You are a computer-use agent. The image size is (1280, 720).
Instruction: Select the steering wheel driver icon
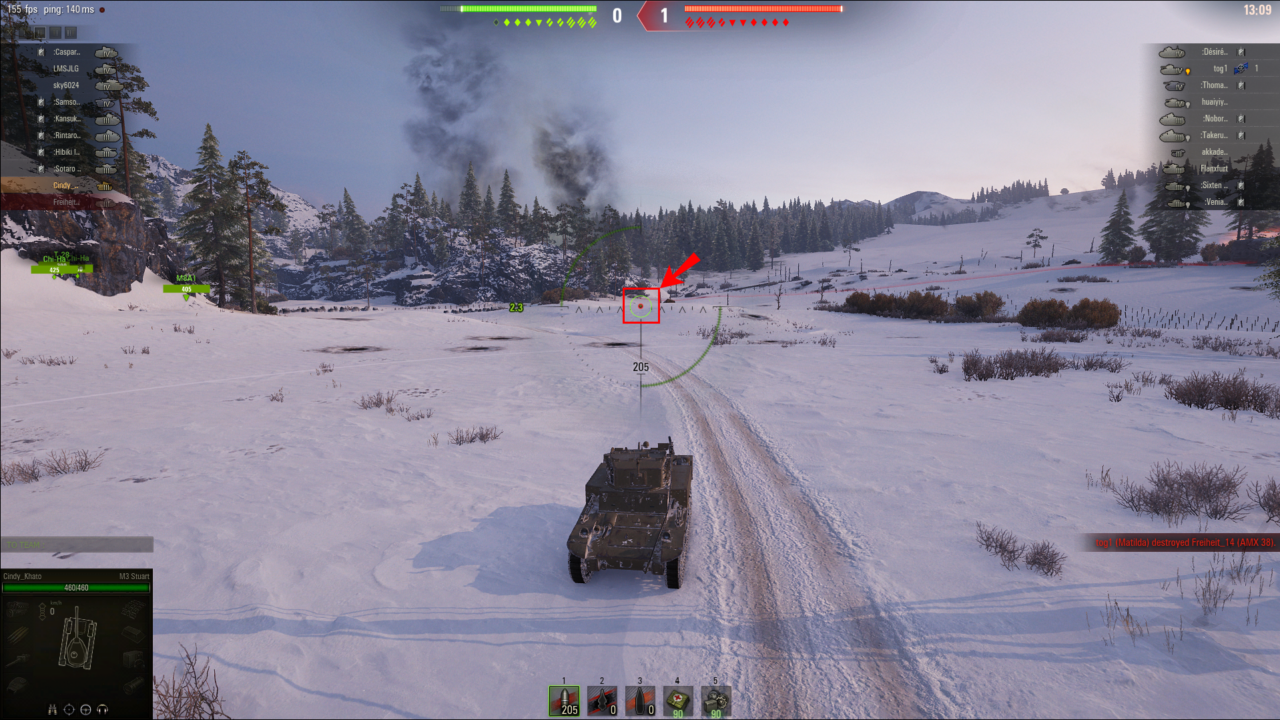(x=86, y=708)
